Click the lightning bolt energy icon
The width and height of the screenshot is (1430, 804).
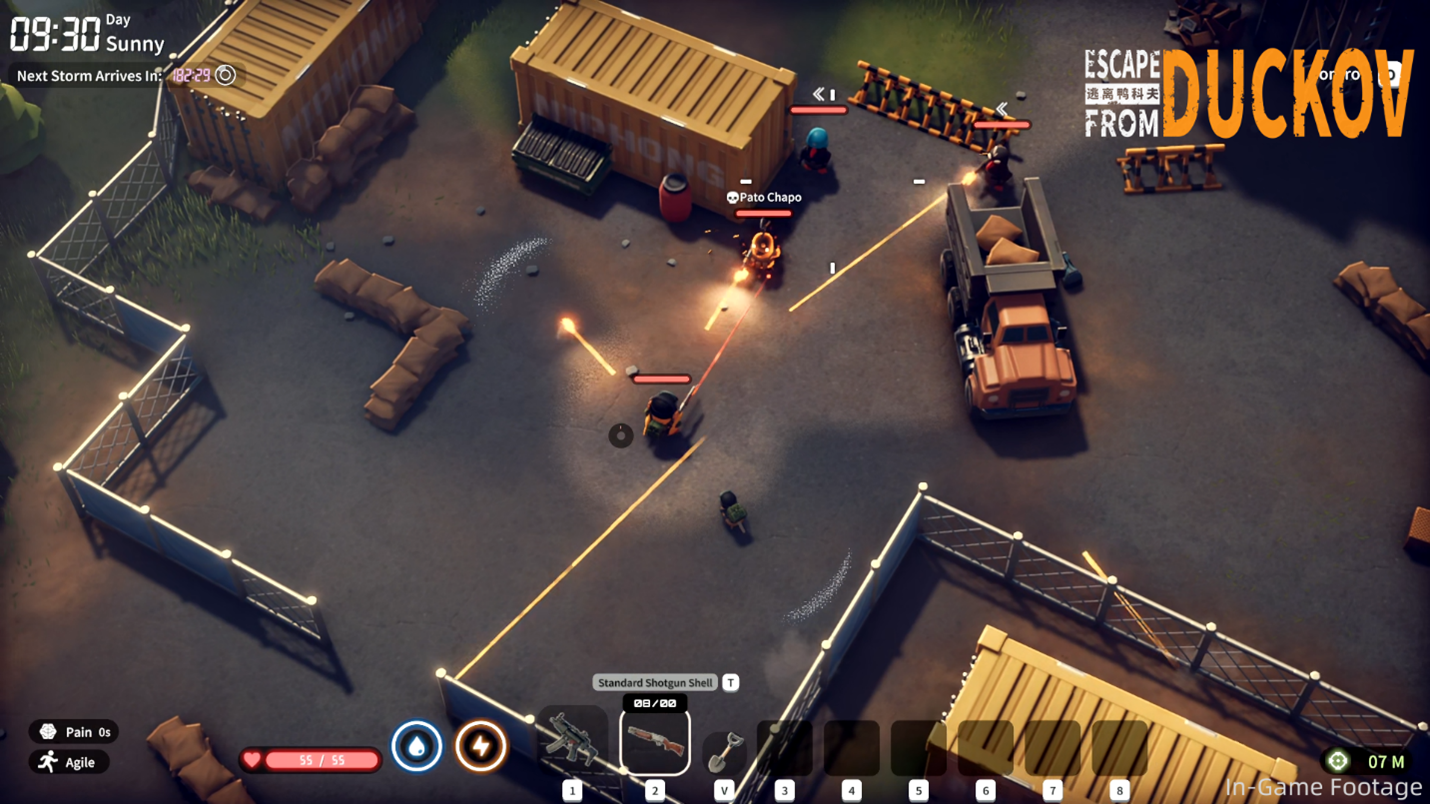click(x=481, y=746)
